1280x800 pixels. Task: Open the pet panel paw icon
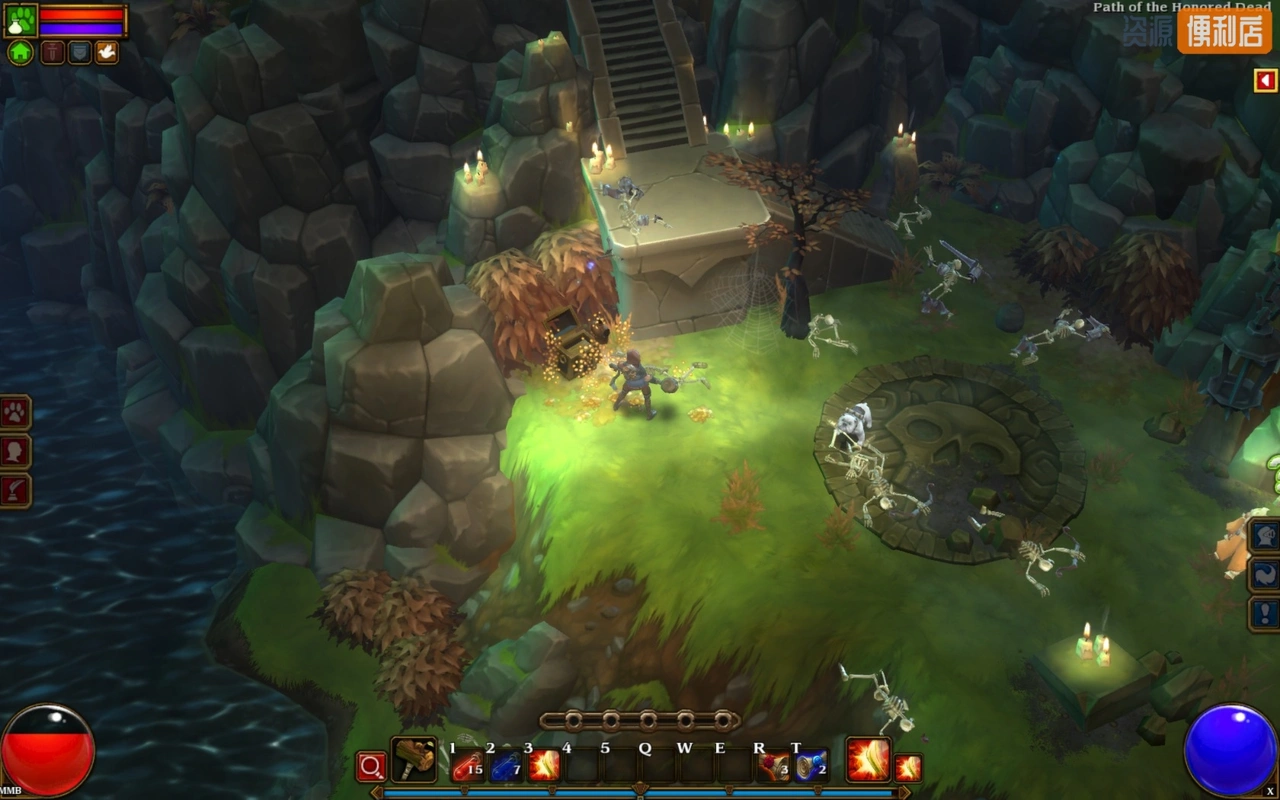[15, 412]
